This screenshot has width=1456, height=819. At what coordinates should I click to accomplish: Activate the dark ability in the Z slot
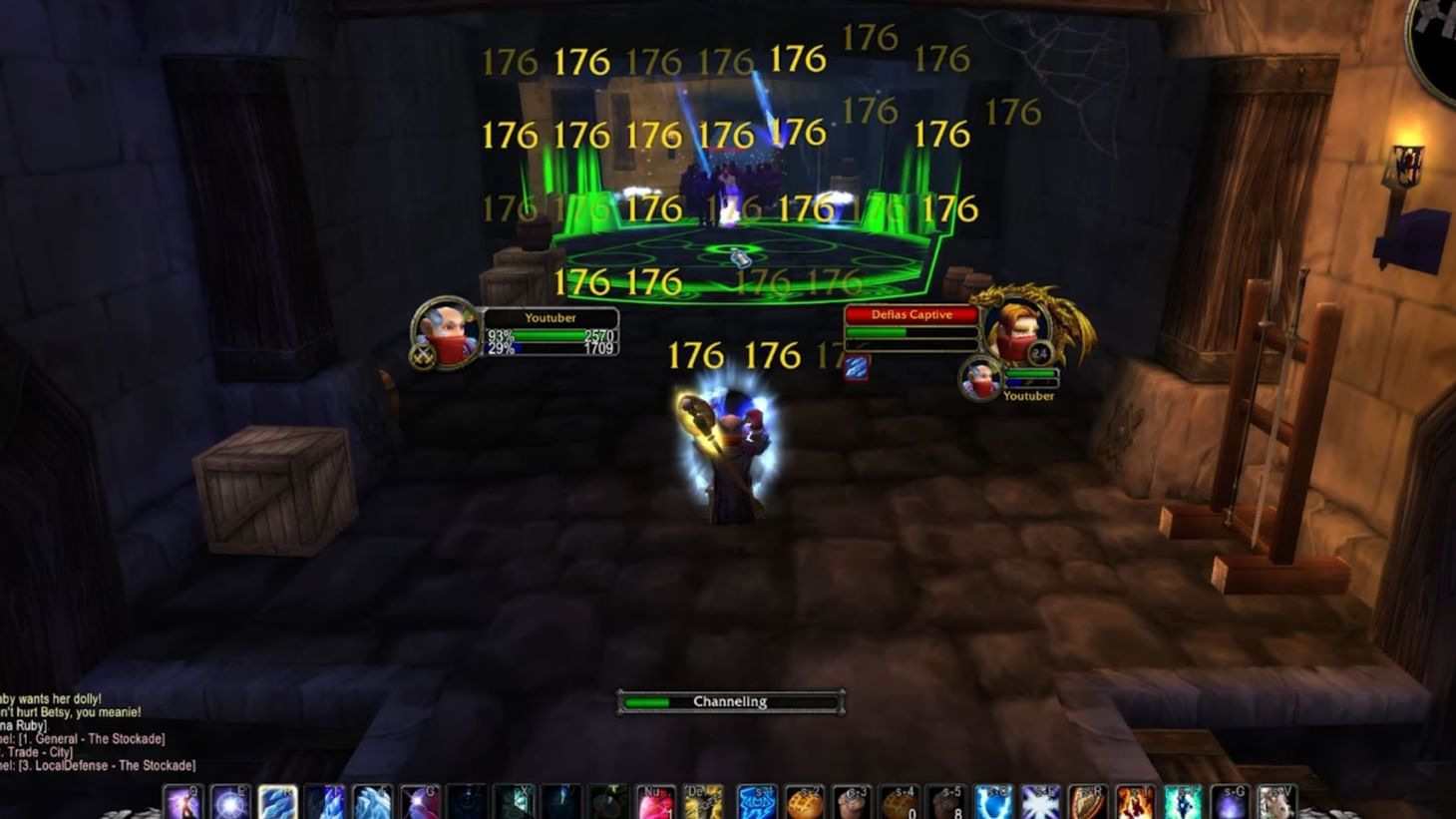pyautogui.click(x=465, y=803)
